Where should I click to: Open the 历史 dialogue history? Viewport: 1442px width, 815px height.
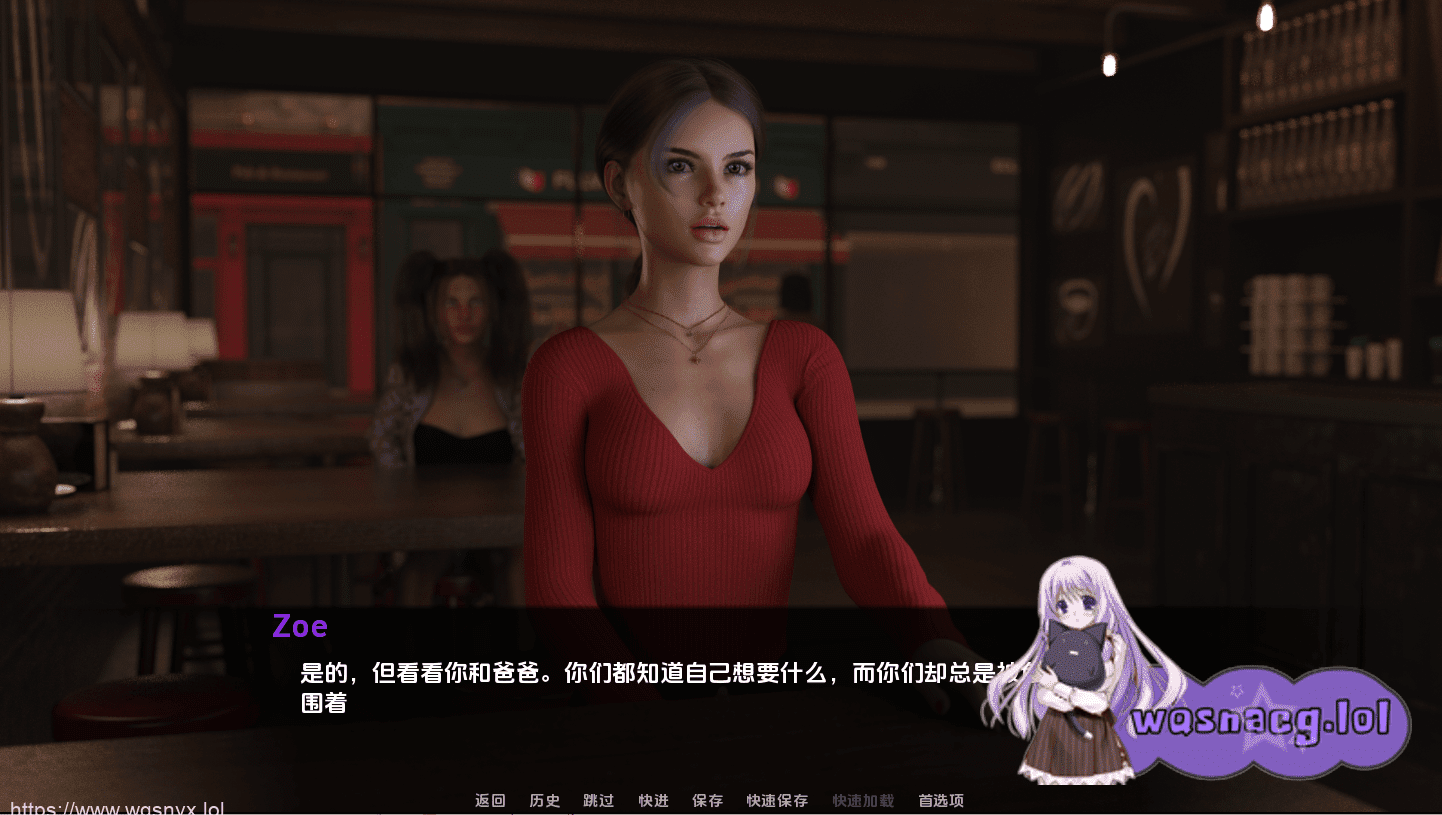(544, 800)
